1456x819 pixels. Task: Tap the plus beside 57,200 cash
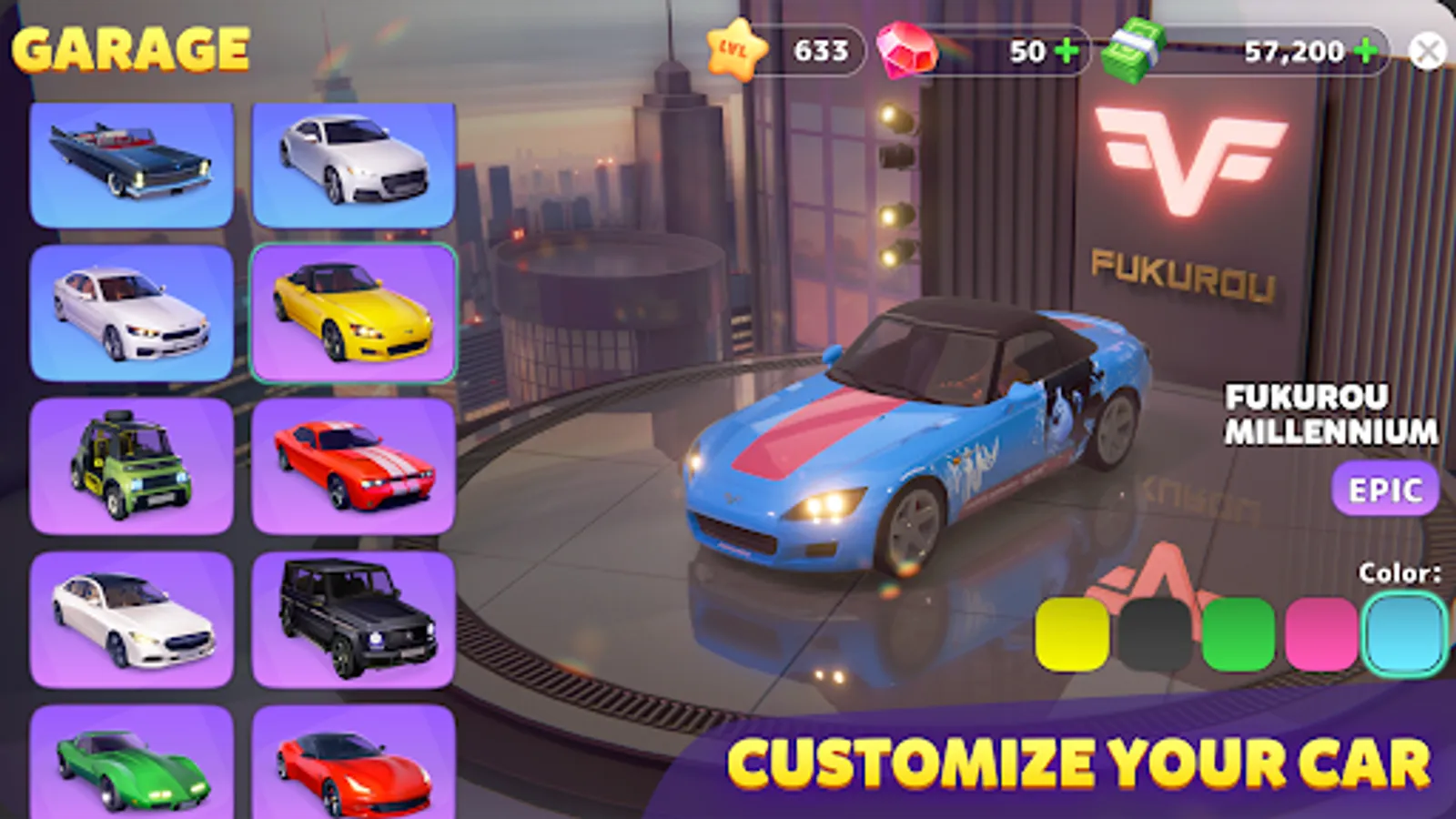point(1367,51)
